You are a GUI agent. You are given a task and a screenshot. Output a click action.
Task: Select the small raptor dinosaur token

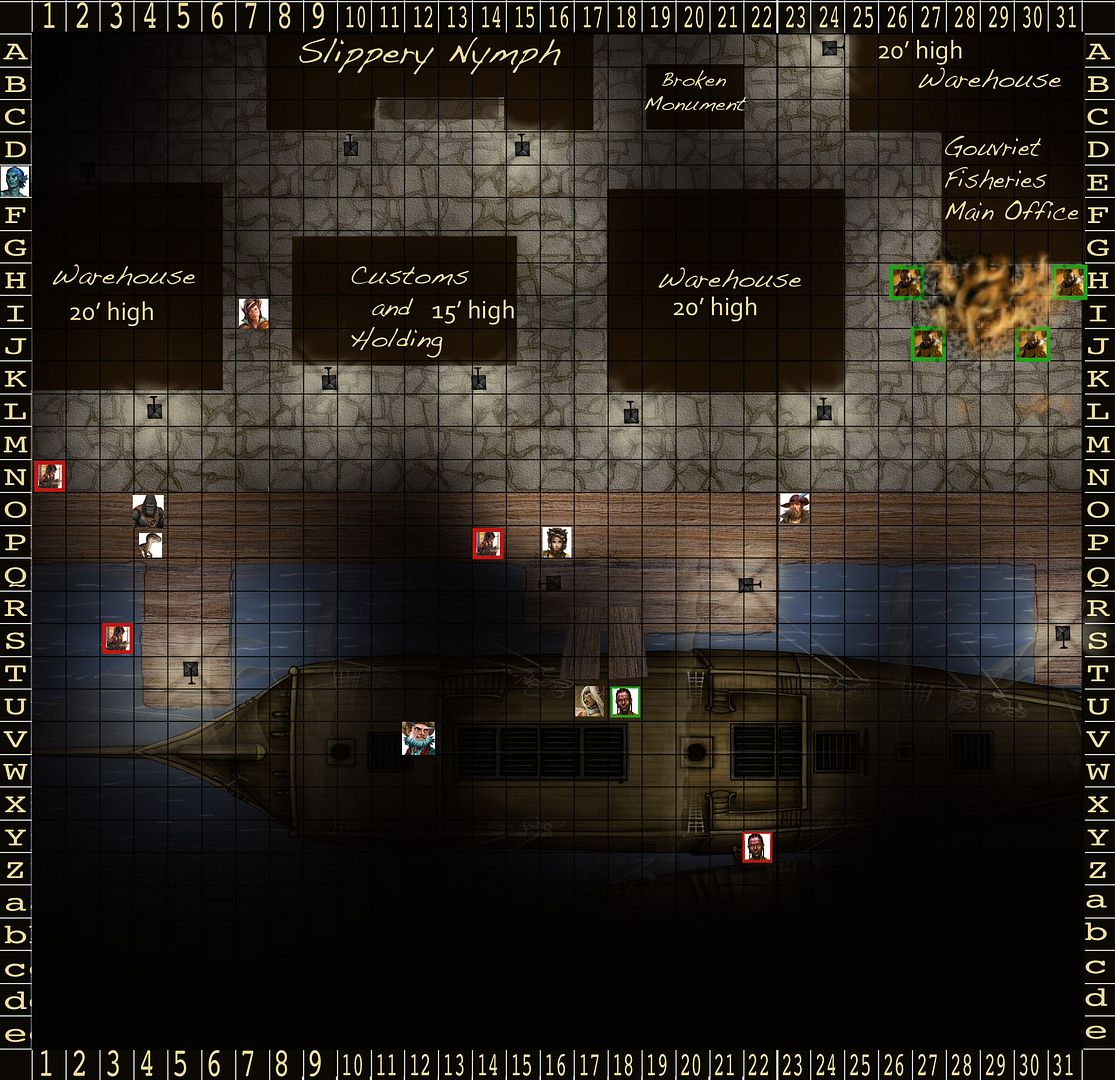(151, 544)
